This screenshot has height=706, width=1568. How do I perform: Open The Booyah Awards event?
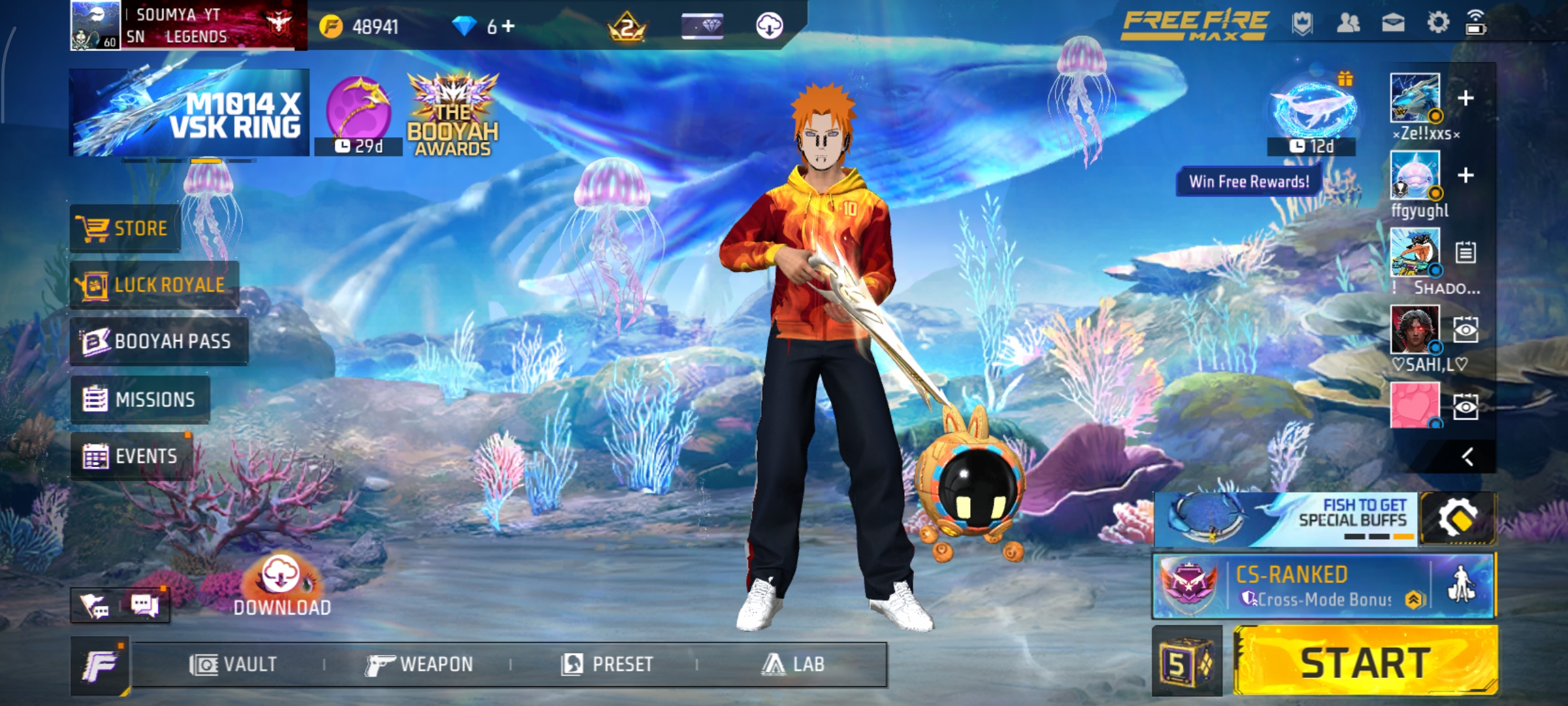pyautogui.click(x=453, y=116)
